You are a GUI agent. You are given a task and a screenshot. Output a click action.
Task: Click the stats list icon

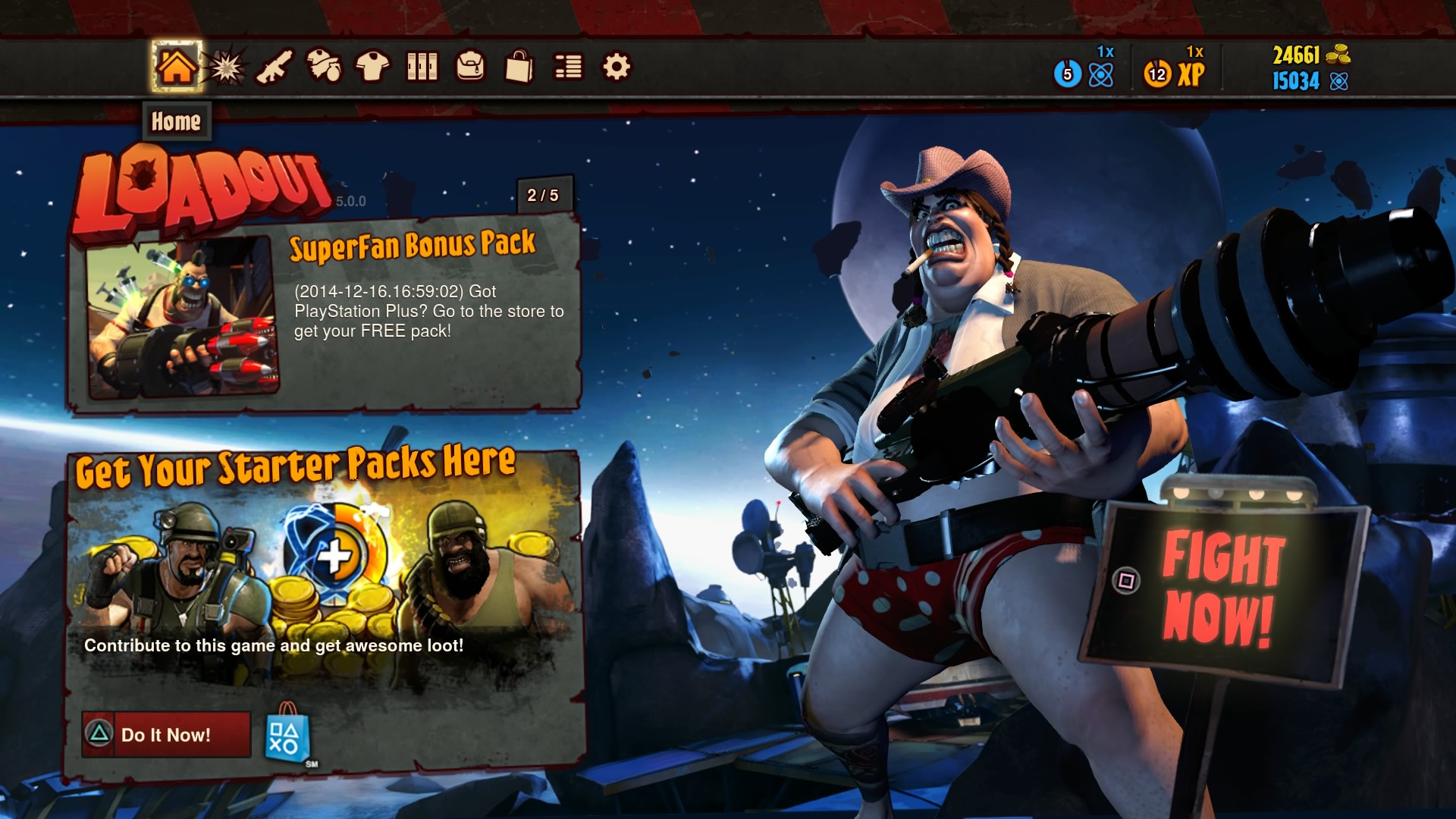(569, 67)
